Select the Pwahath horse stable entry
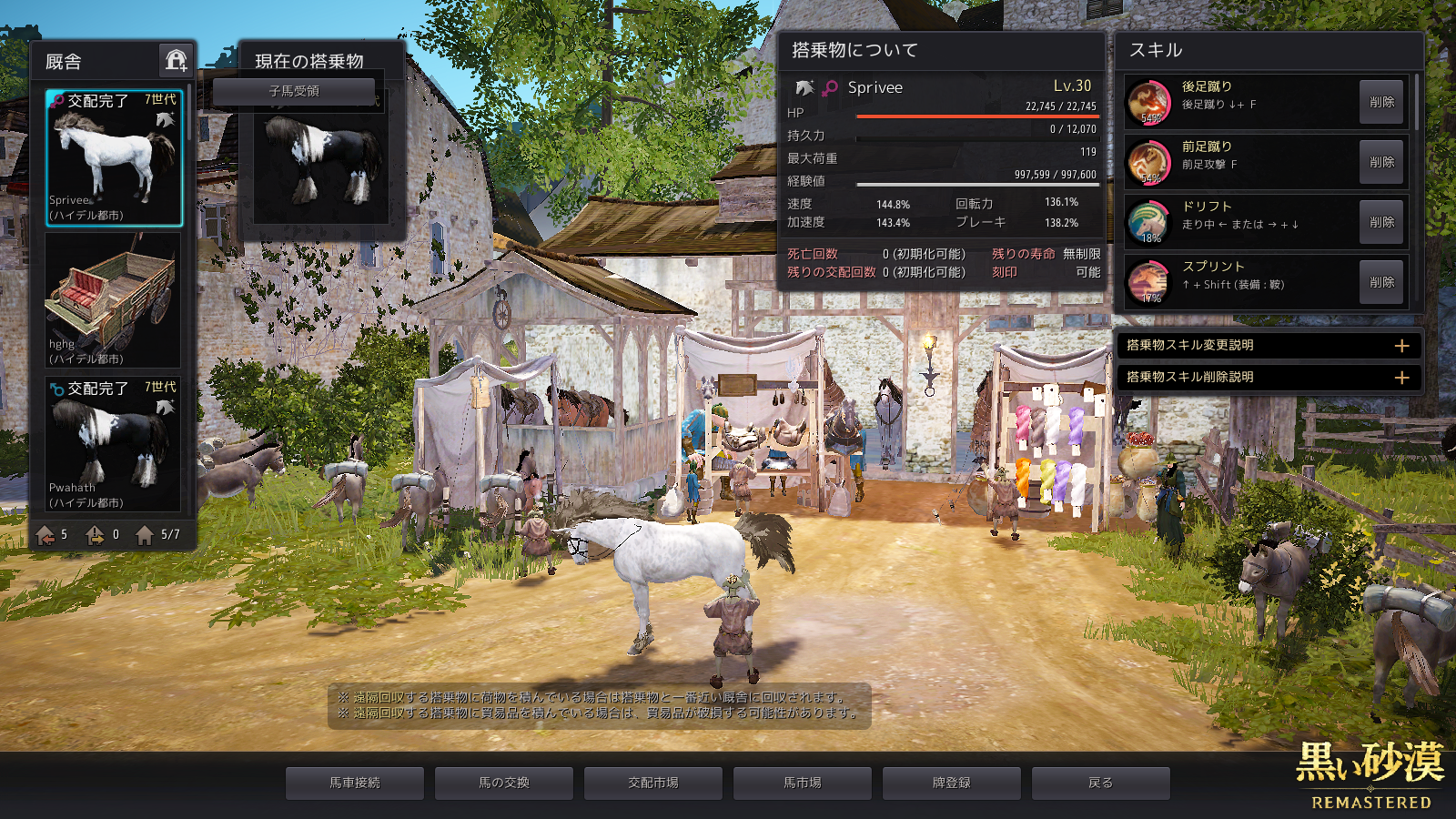 point(114,444)
